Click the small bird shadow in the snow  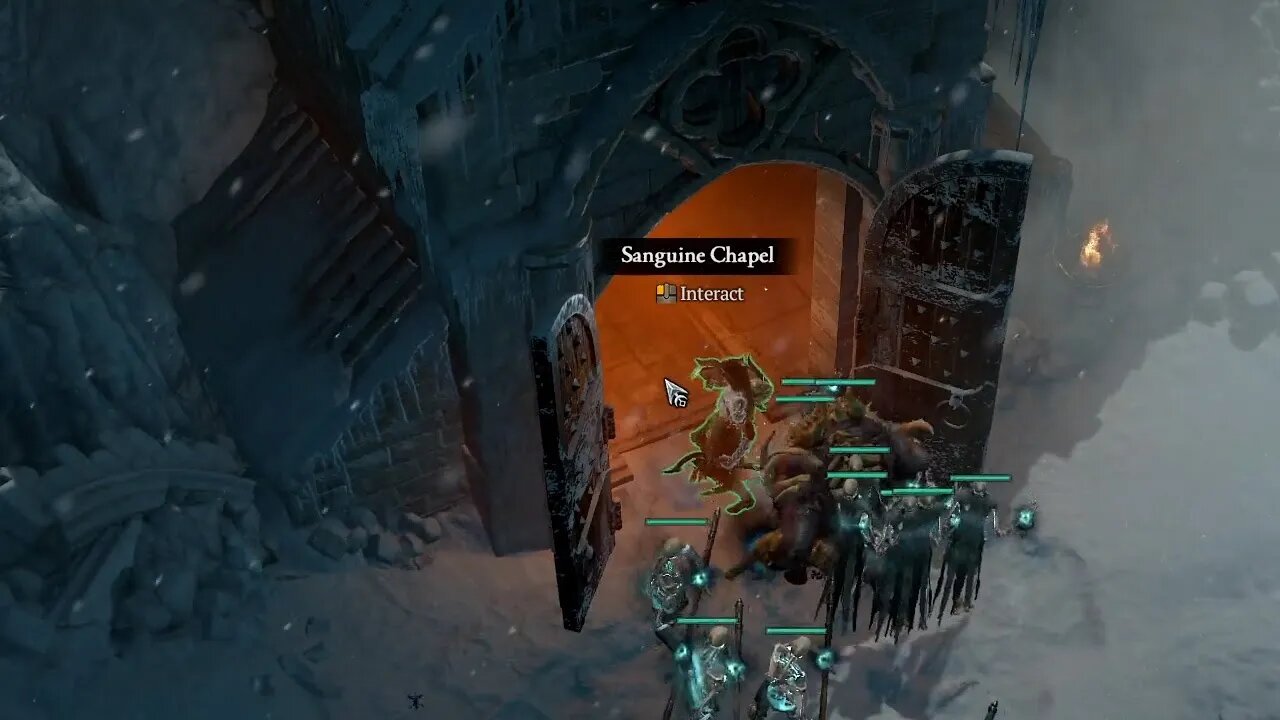tap(416, 701)
